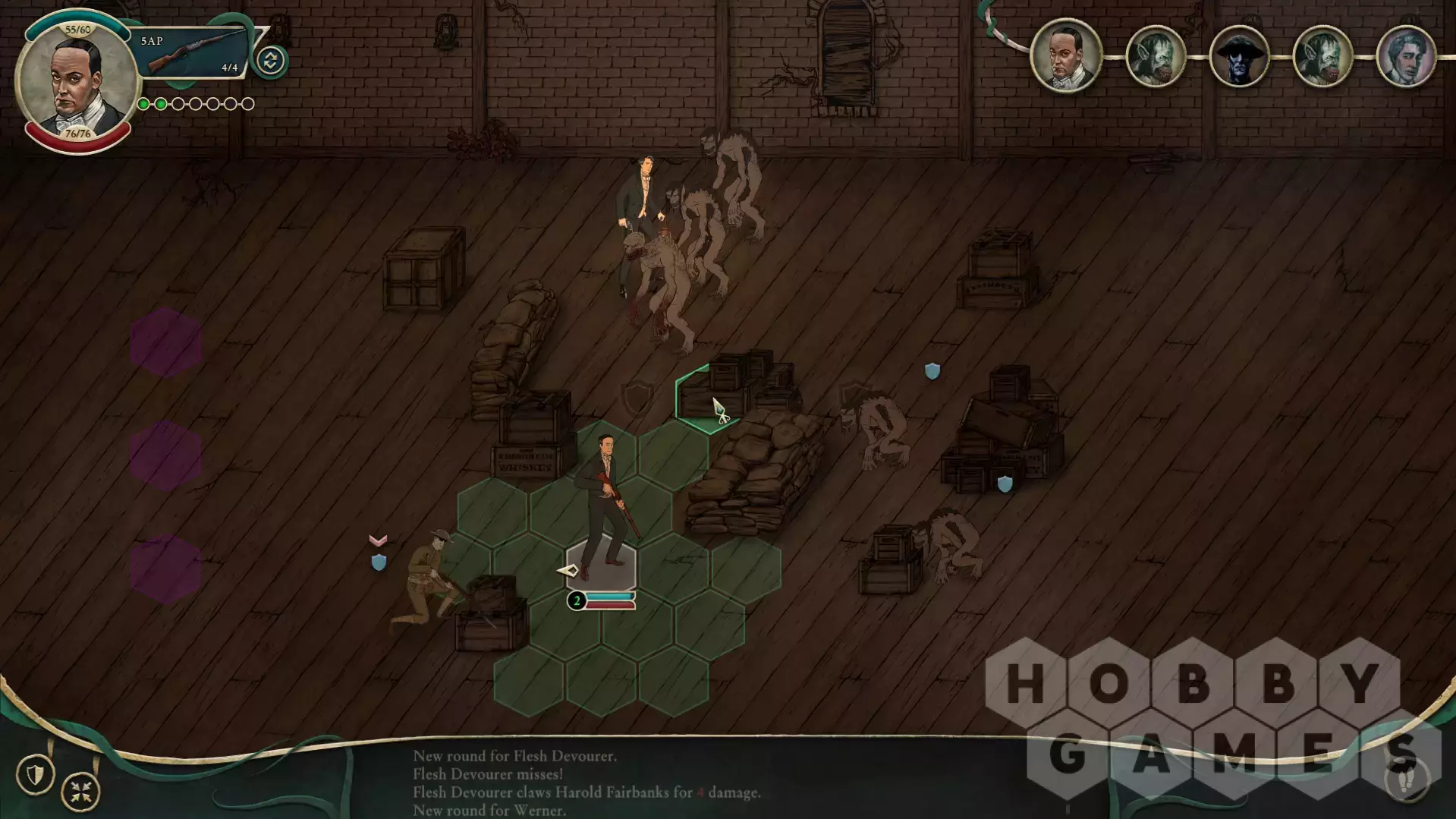Click the four inward arrows button

point(80,792)
